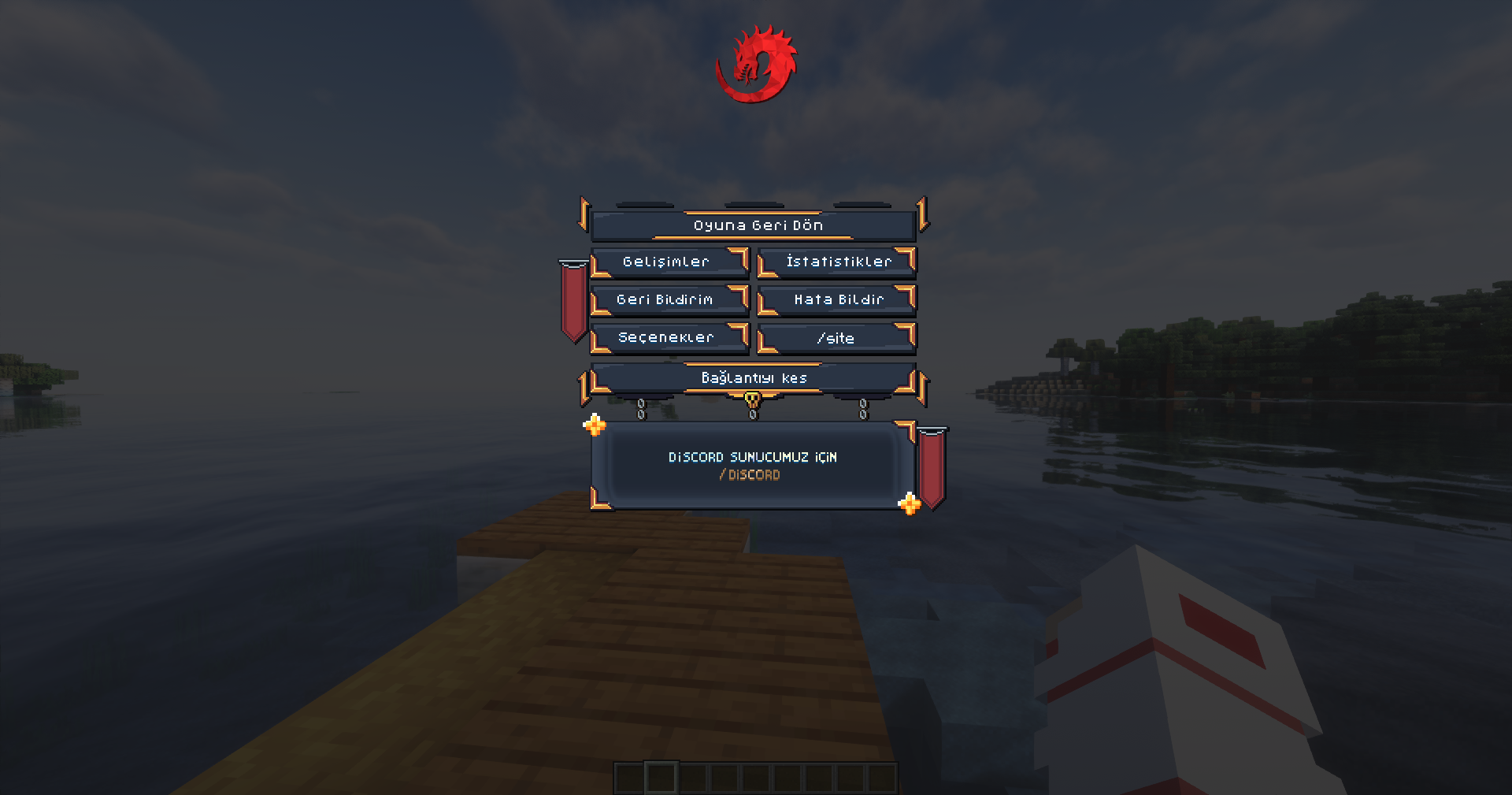The width and height of the screenshot is (1512, 795).
Task: Click the red banner beside the Discord panel
Action: [933, 465]
